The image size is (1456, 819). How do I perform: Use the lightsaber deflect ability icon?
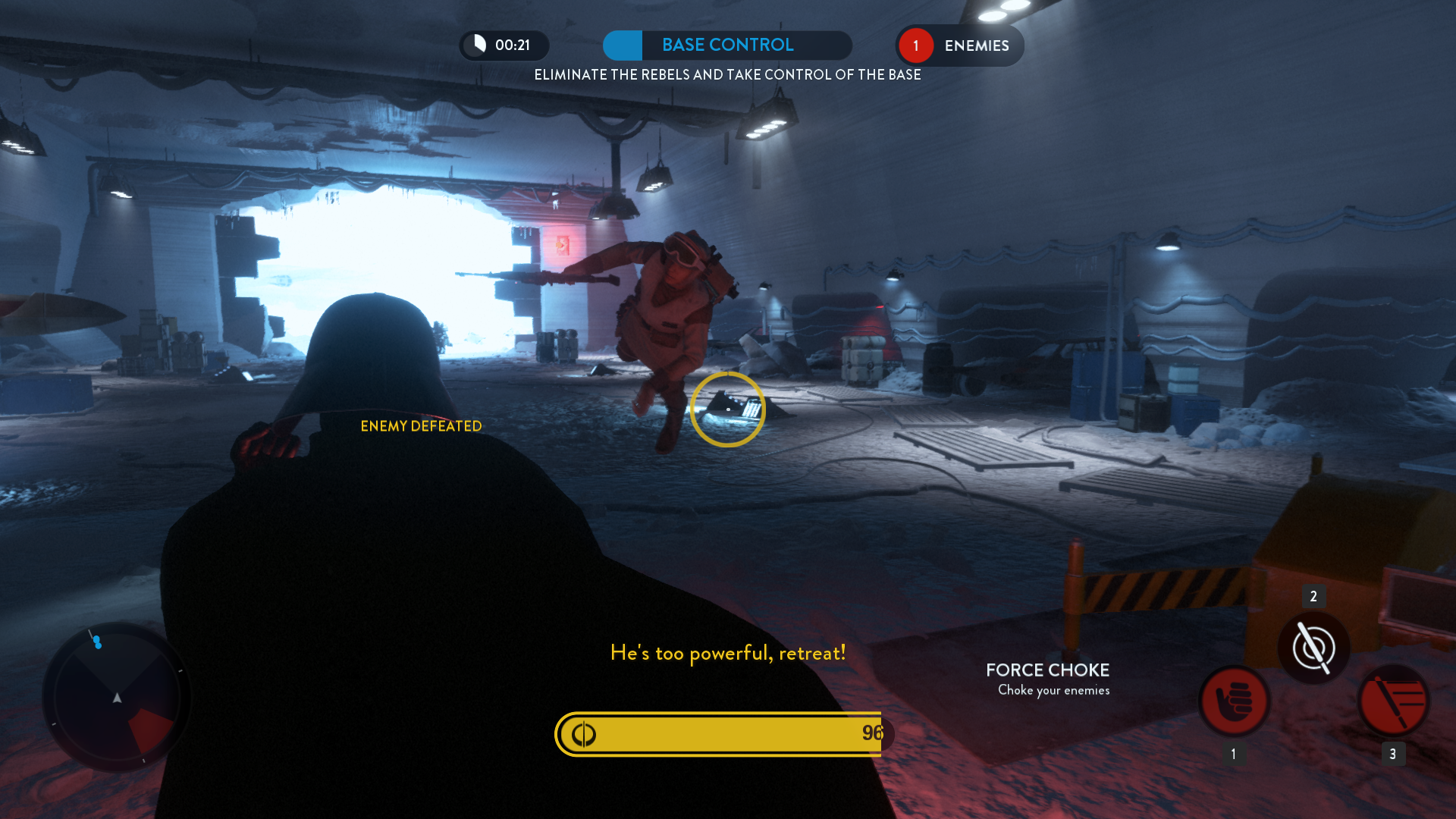[x=1313, y=648]
